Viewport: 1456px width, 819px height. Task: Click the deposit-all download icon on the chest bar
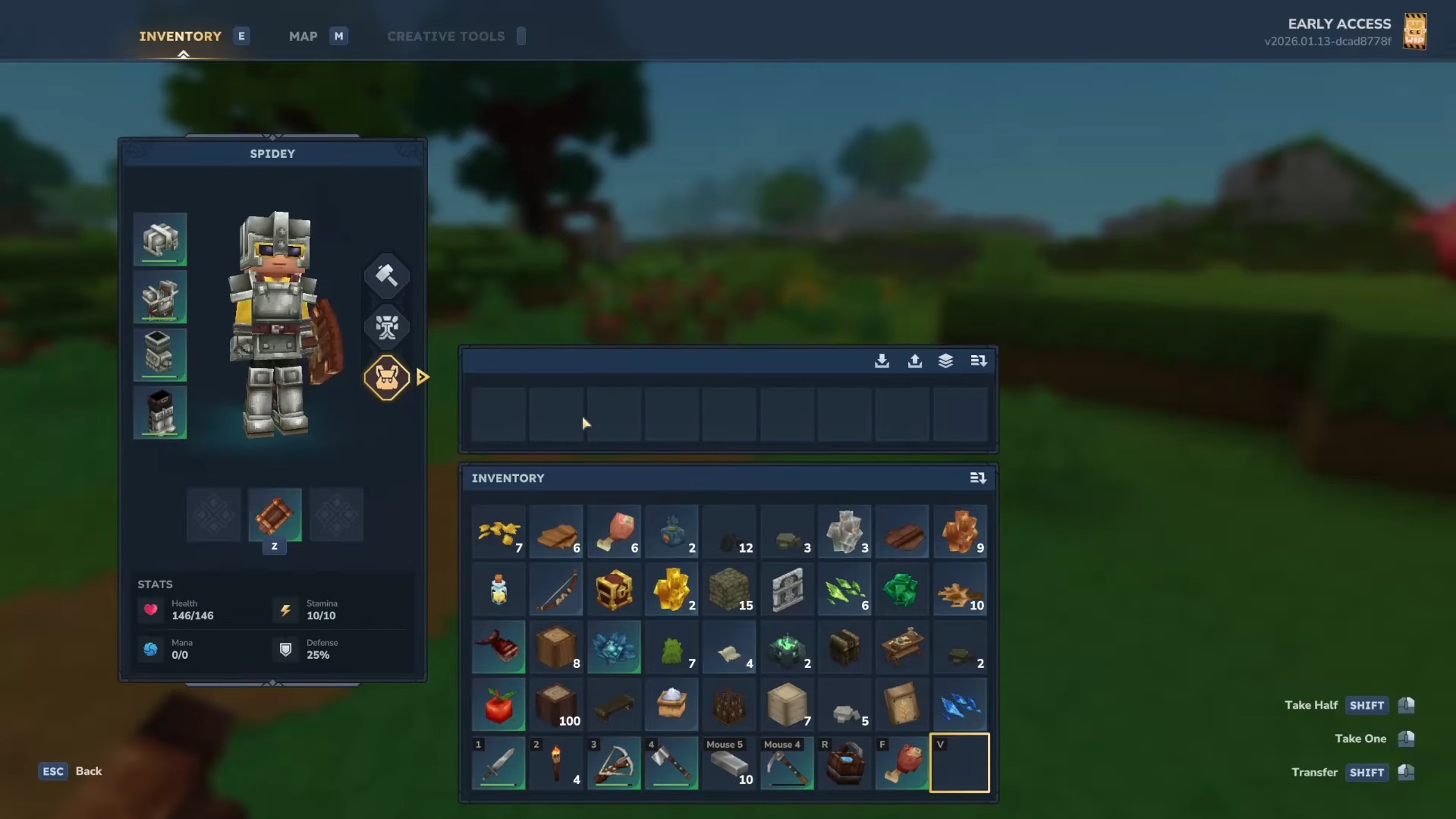(882, 361)
